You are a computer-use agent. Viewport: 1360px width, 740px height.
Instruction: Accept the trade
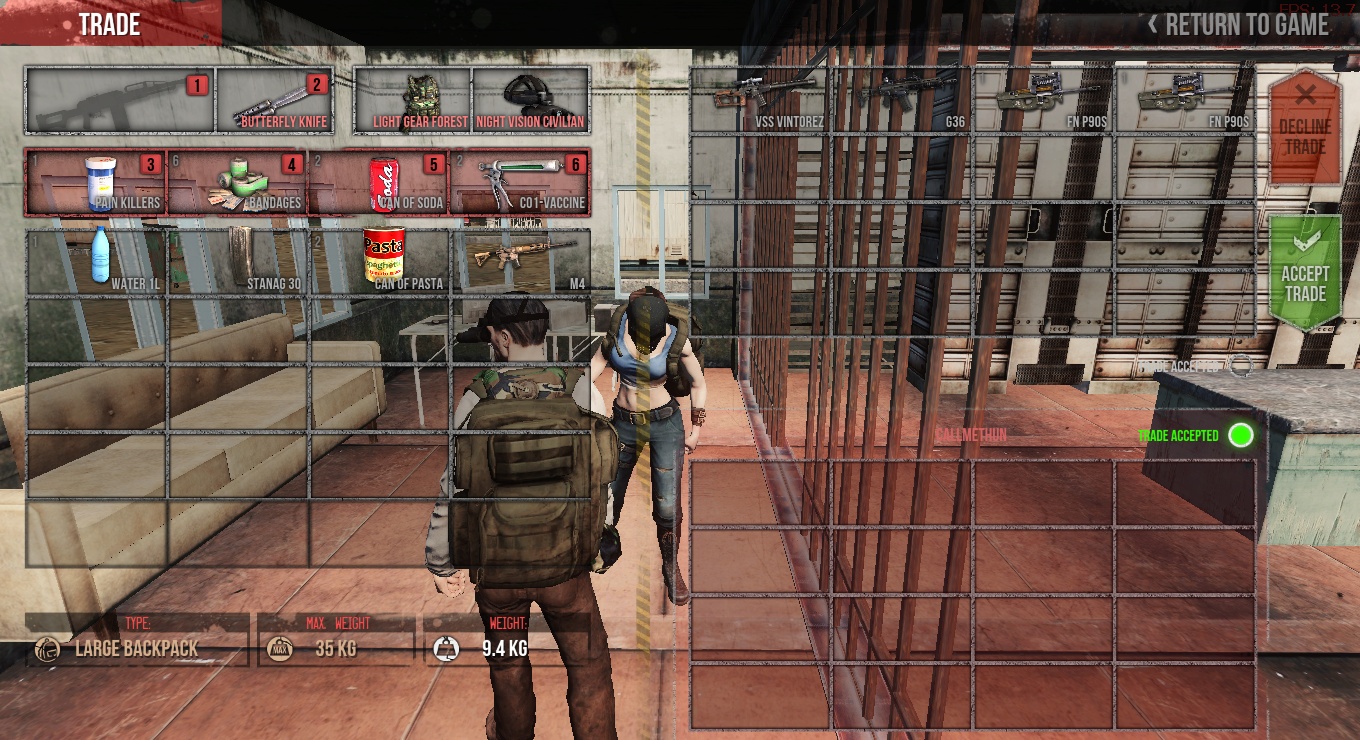1305,274
